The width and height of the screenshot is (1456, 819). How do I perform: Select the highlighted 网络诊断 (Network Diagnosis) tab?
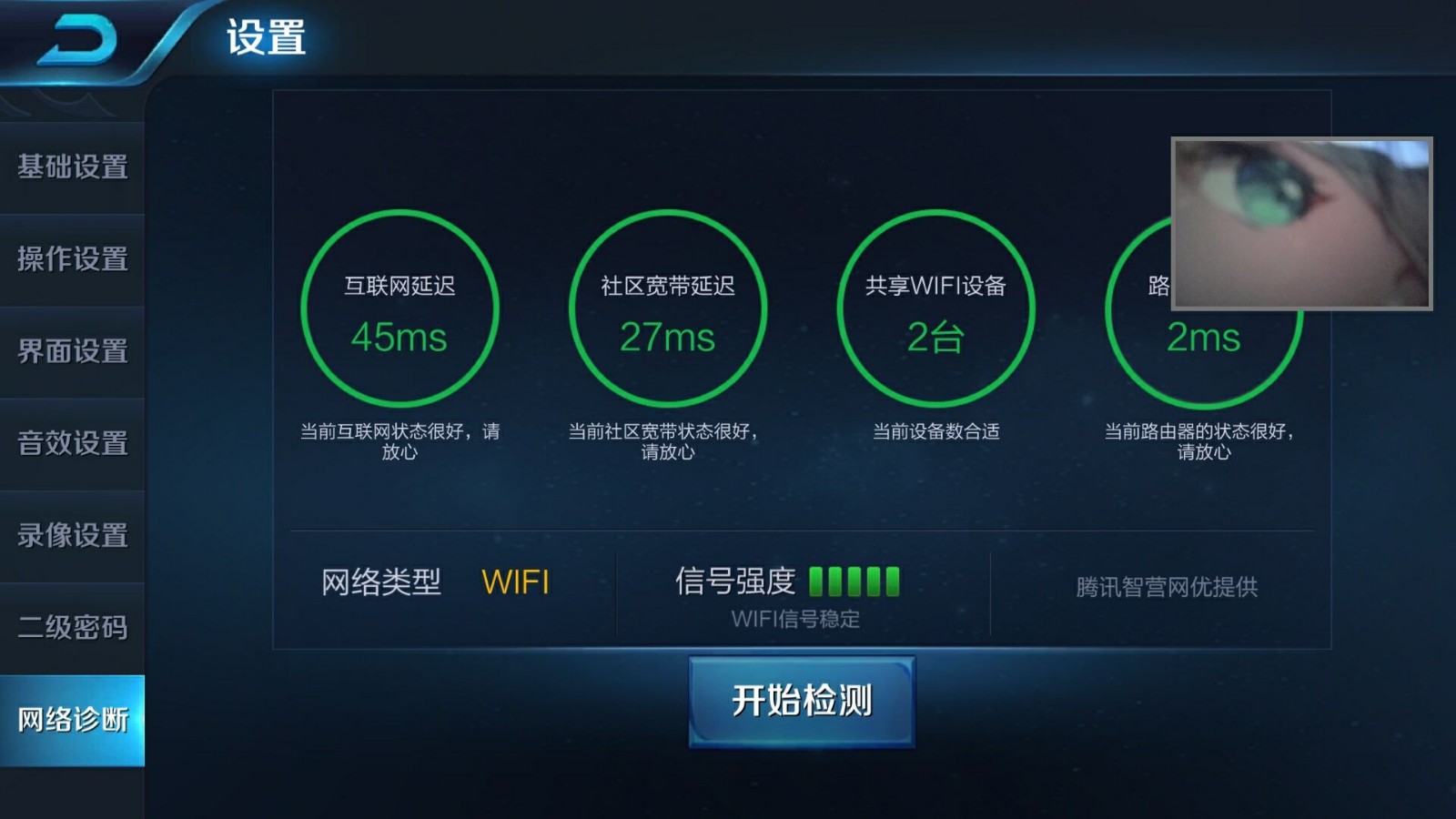pyautogui.click(x=71, y=721)
